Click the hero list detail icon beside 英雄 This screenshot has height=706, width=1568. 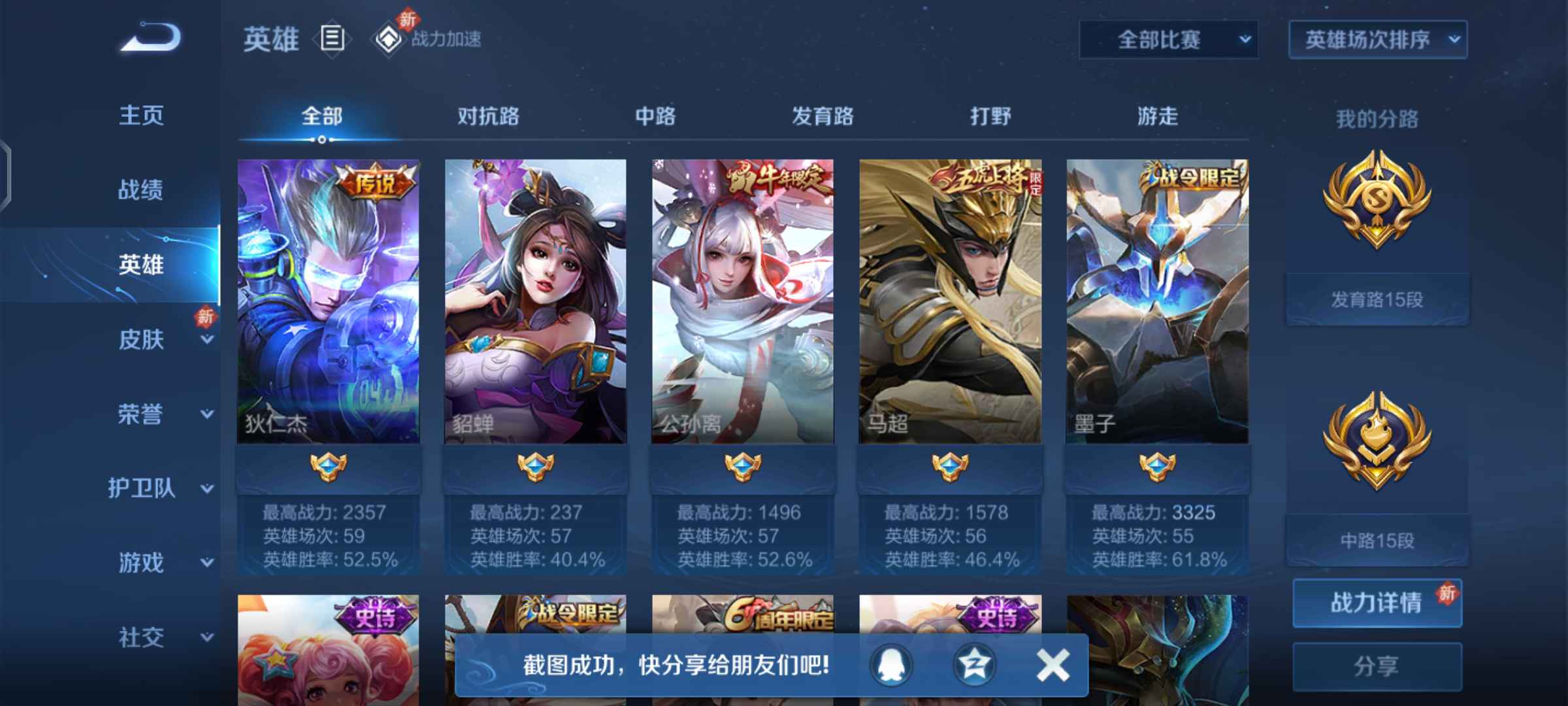pos(332,39)
